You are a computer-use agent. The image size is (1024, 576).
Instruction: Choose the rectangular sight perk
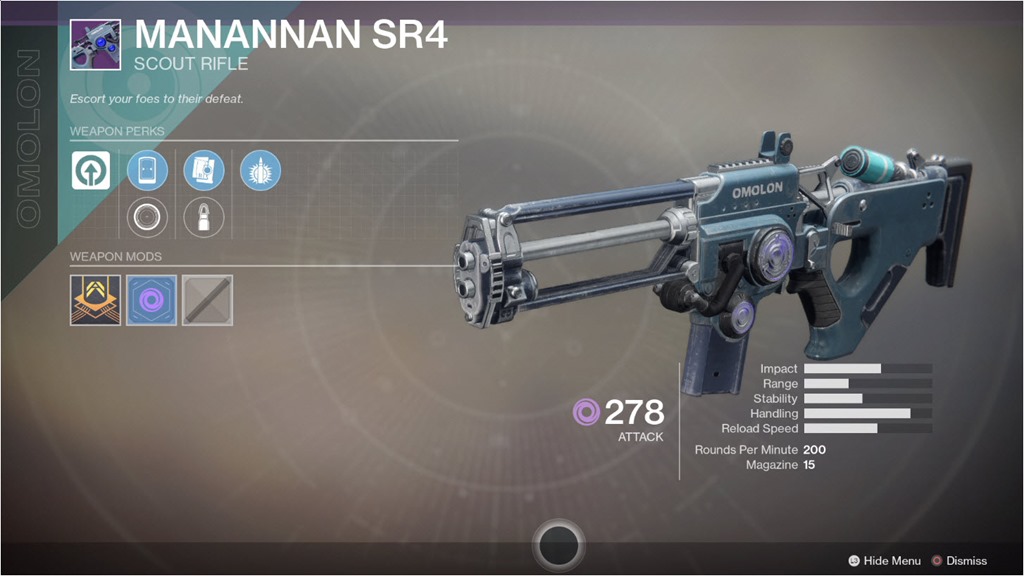(x=147, y=171)
